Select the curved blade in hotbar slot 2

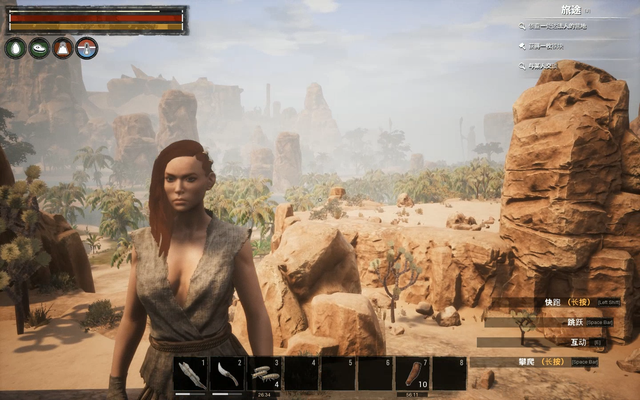point(227,373)
